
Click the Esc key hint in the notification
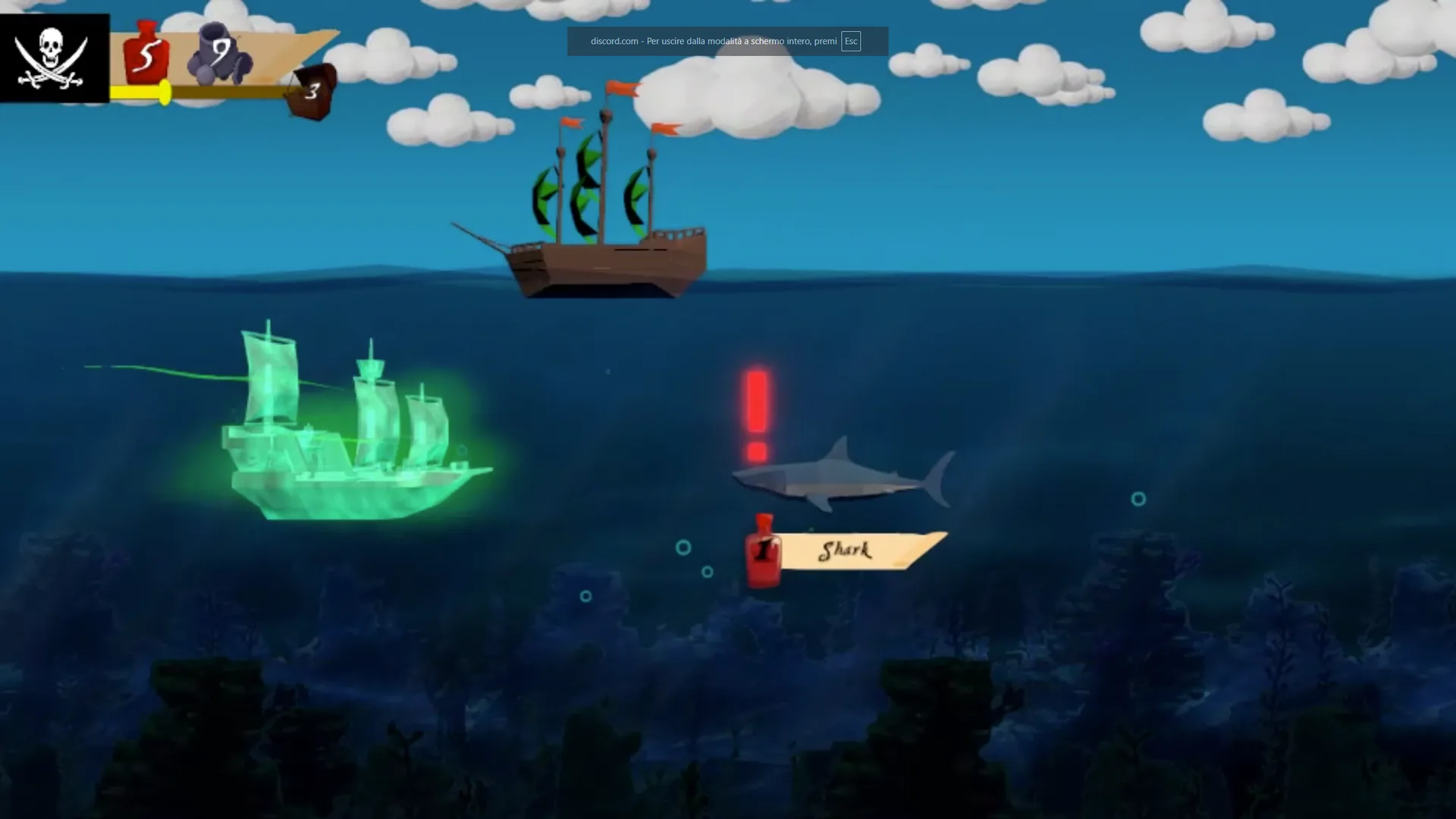[x=851, y=42]
